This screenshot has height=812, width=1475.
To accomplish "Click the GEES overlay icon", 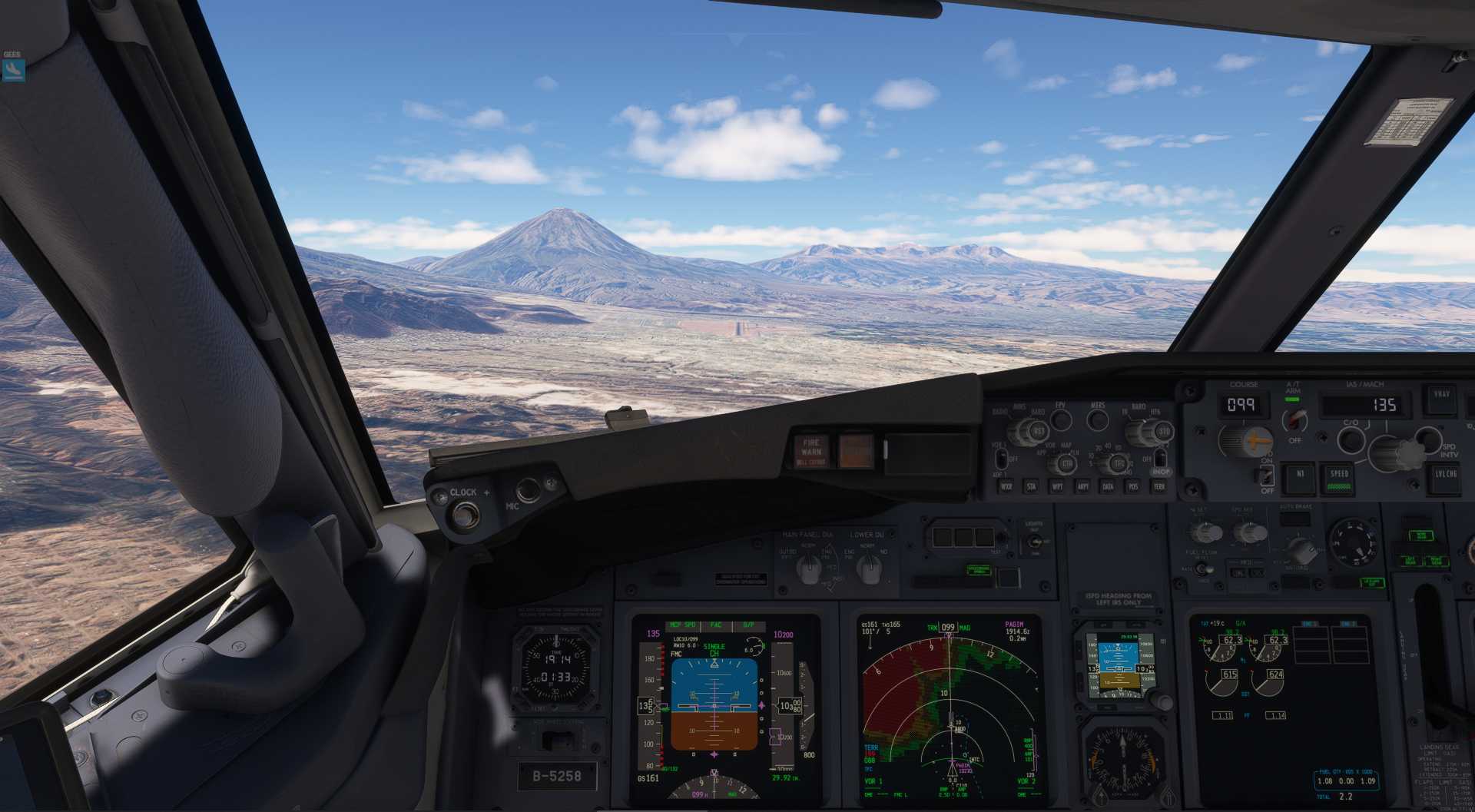I will 13,70.
